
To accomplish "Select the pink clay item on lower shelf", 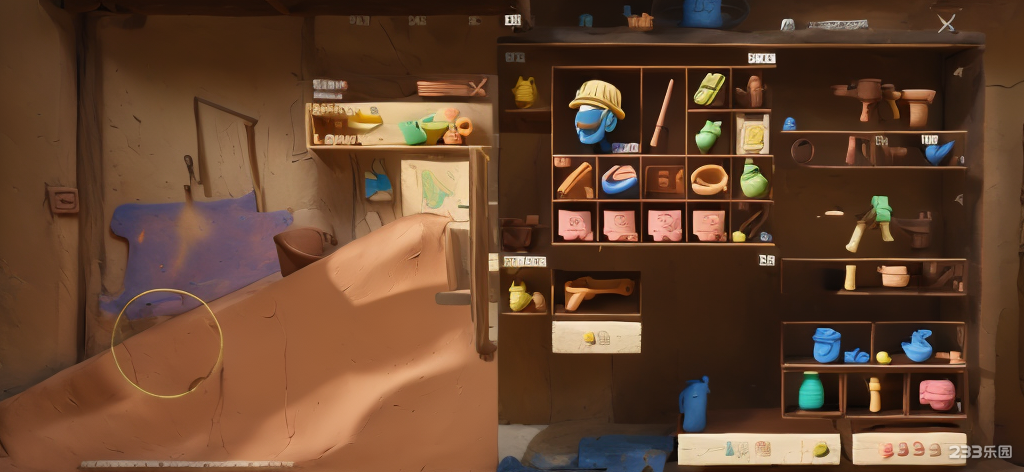I will [936, 393].
